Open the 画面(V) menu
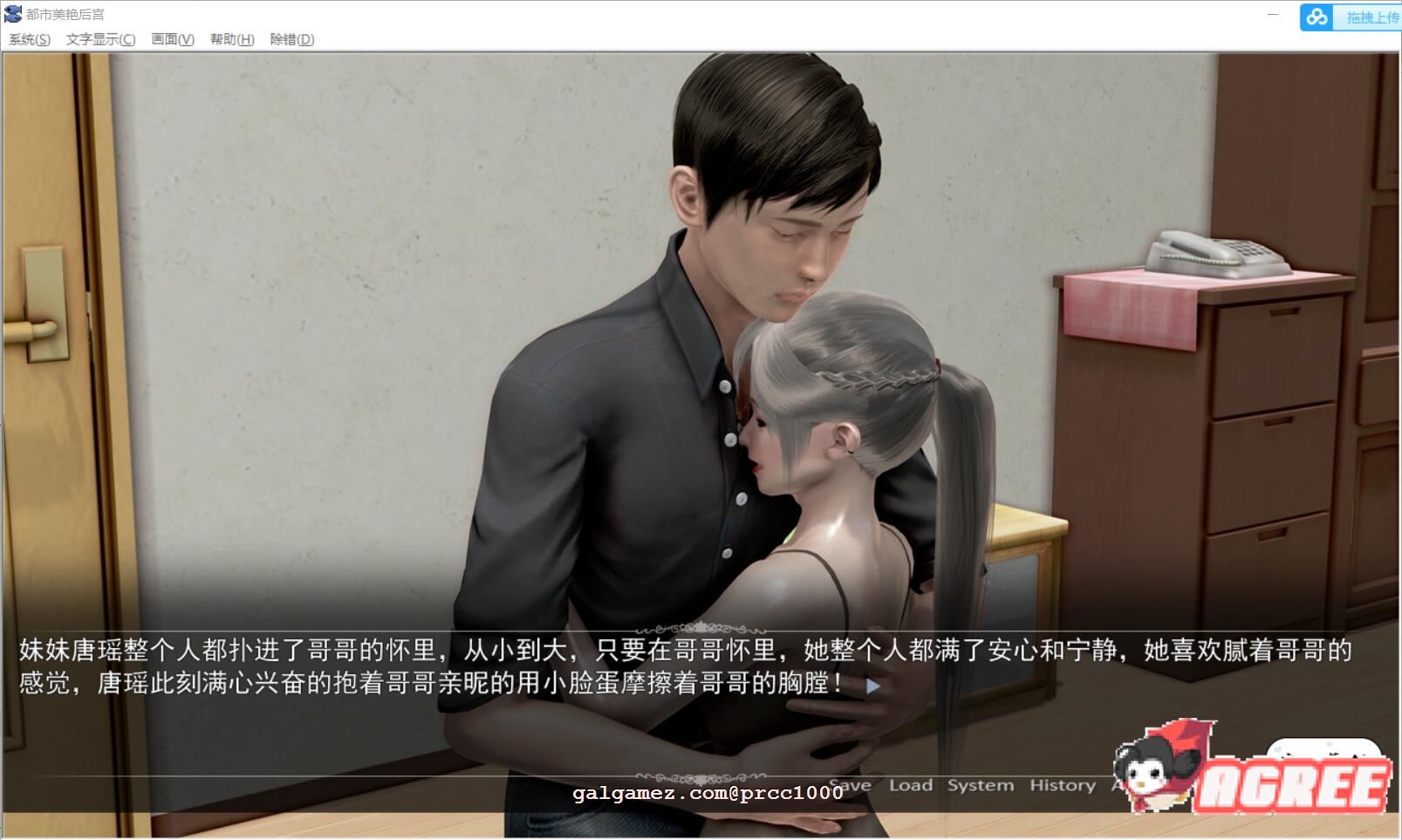Viewport: 1402px width, 840px height. [x=172, y=39]
